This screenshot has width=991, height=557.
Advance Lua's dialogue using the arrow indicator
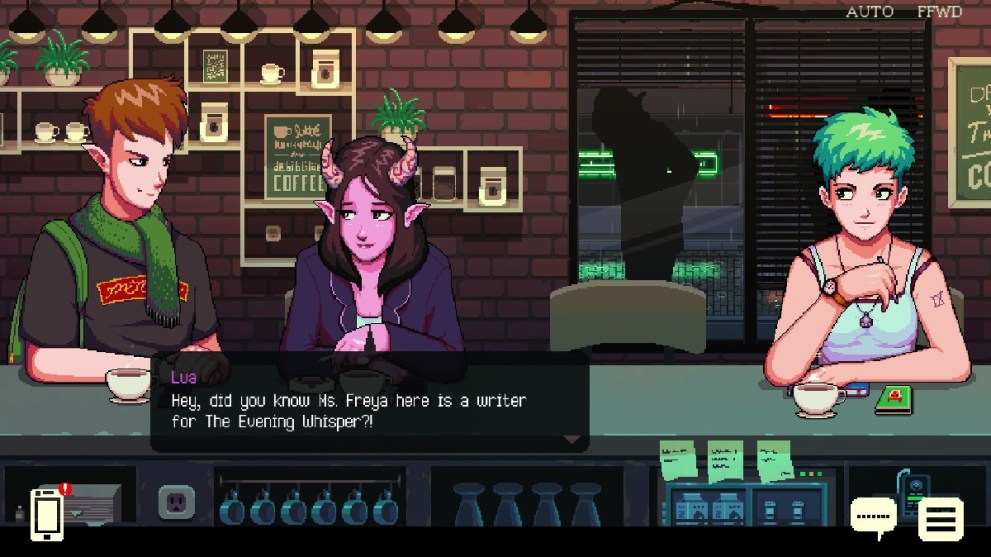point(572,439)
